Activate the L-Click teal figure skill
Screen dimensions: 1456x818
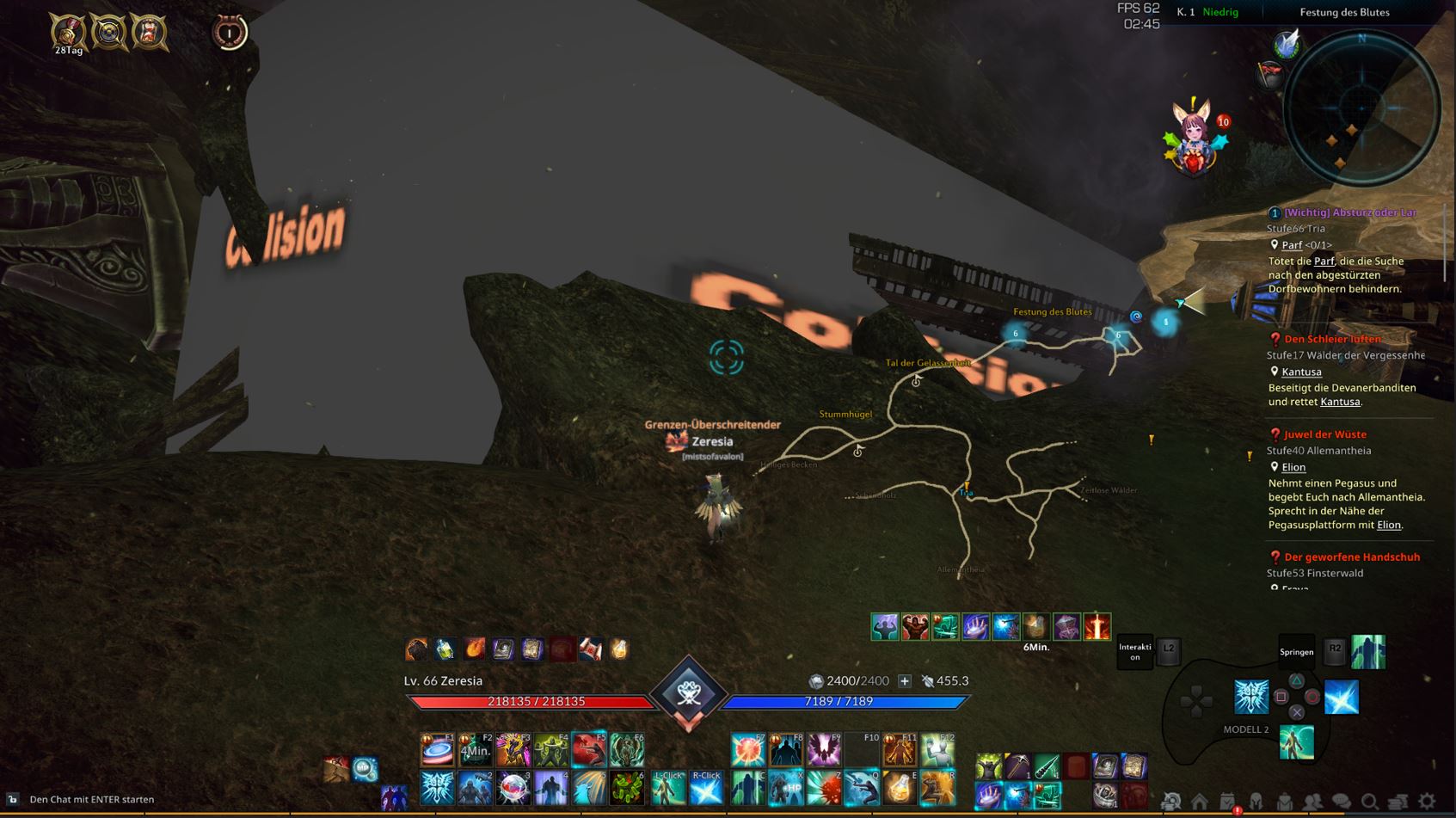pyautogui.click(x=668, y=788)
